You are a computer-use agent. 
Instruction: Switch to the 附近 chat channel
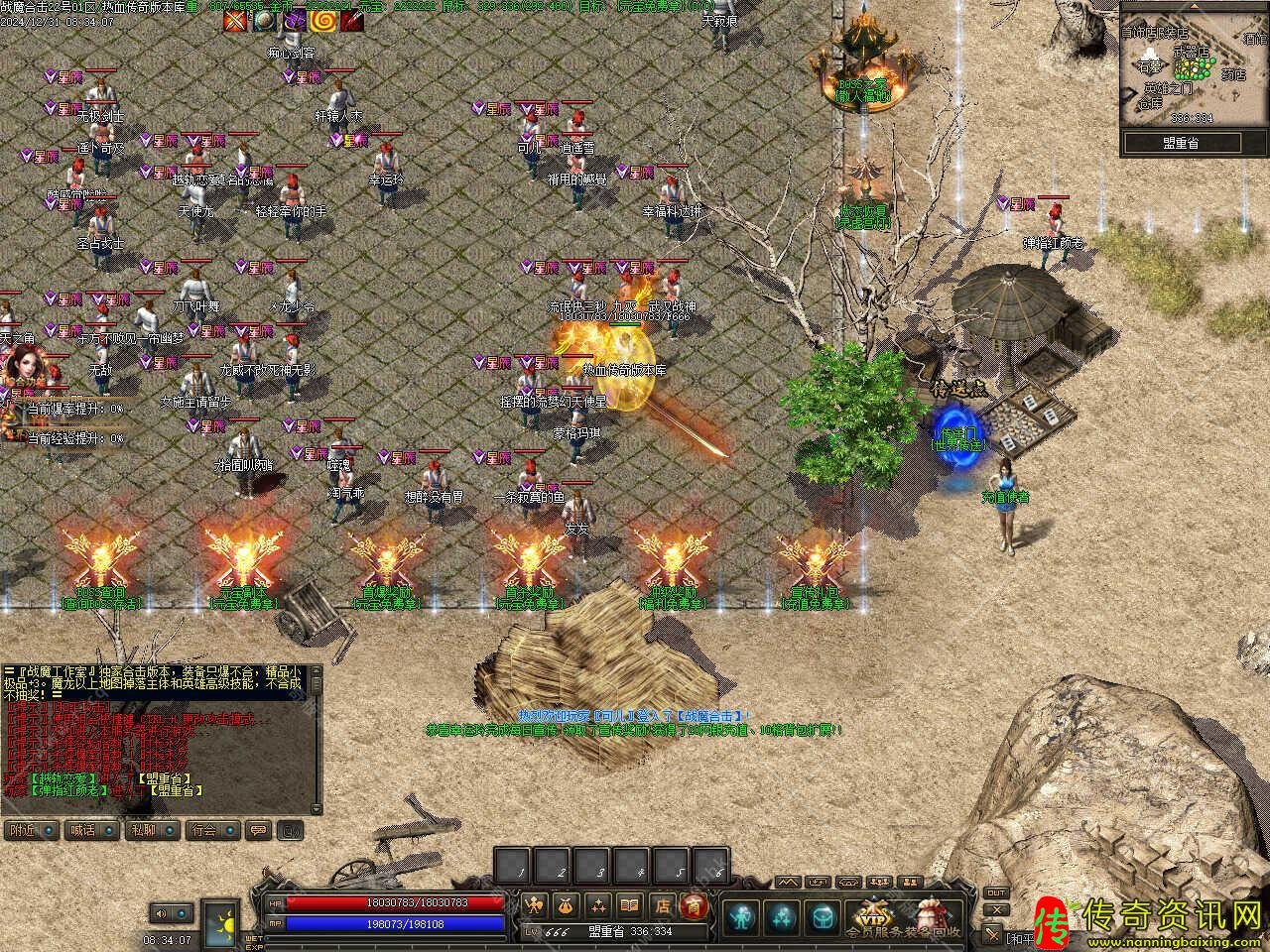22,832
